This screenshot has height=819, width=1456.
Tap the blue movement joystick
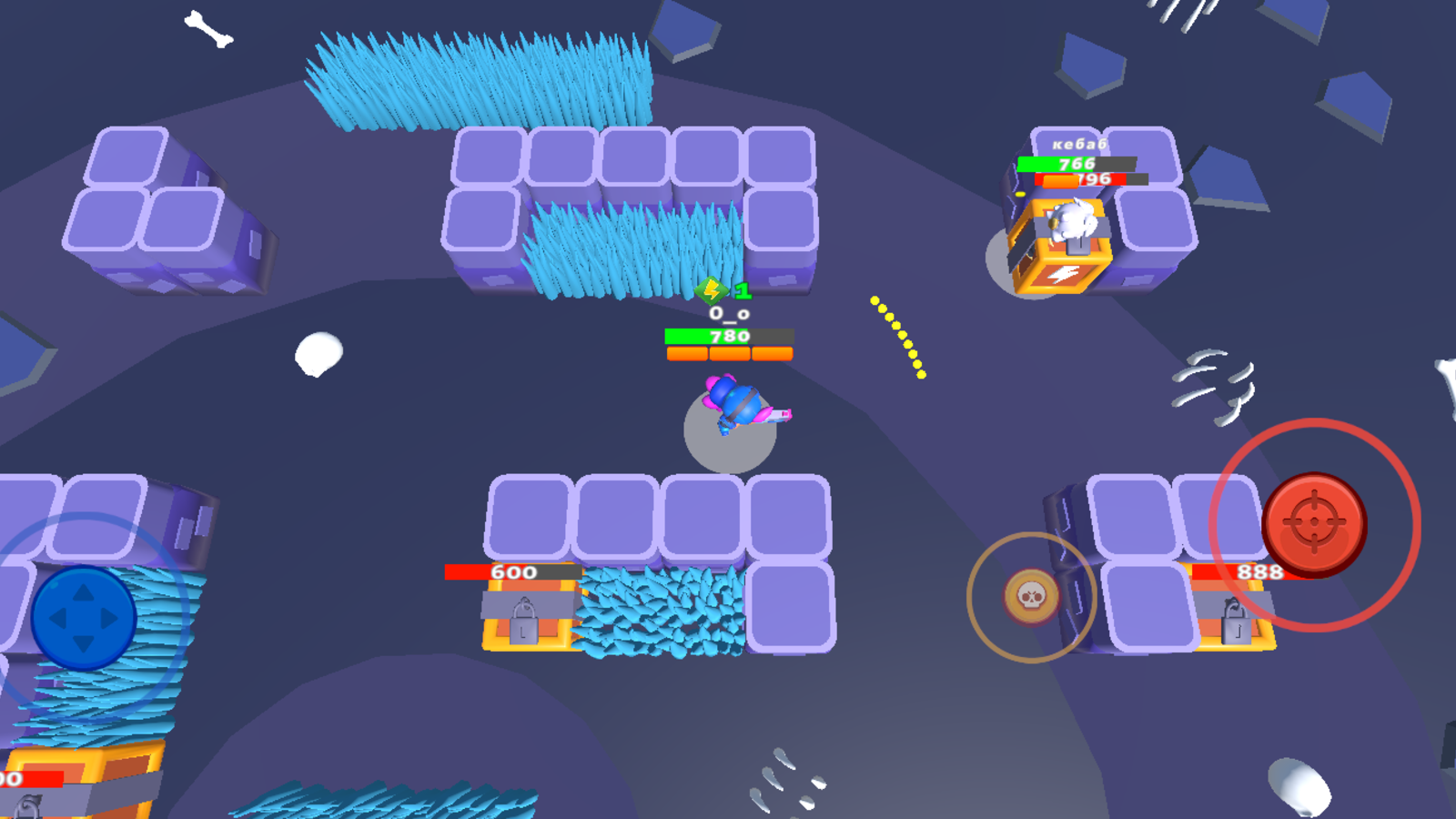82,619
